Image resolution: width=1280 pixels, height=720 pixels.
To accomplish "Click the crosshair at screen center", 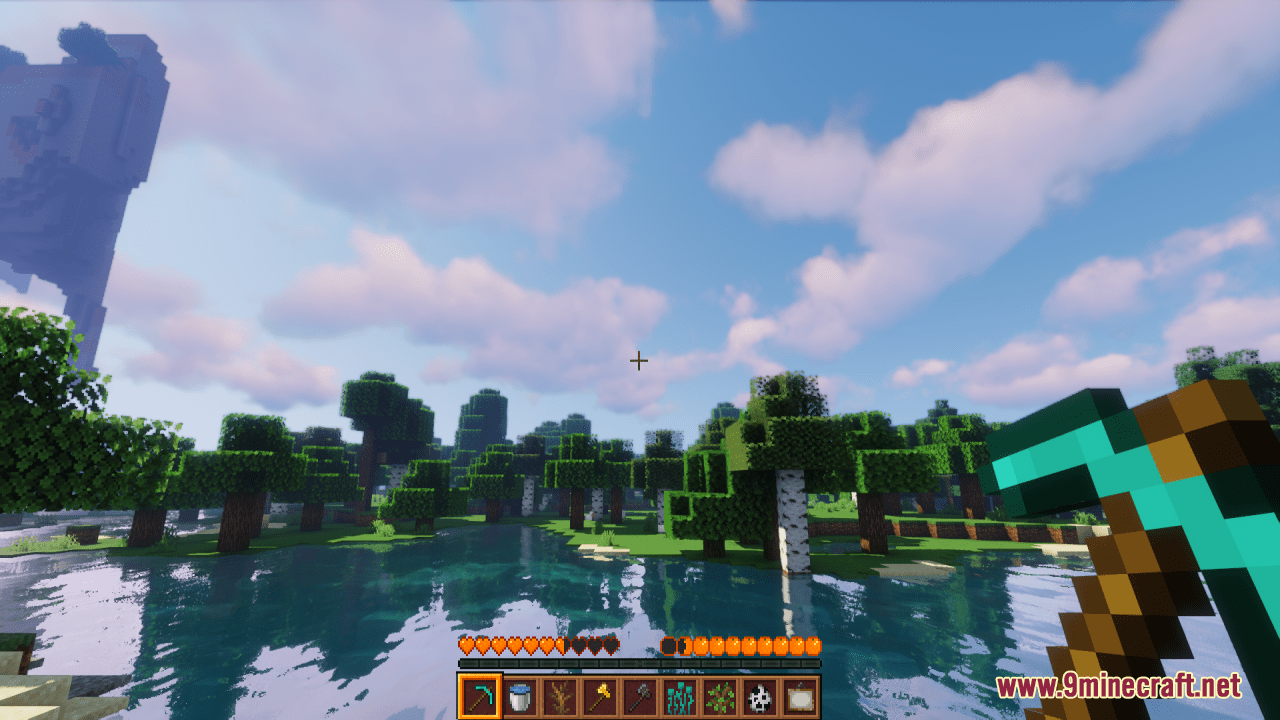I will coord(638,359).
